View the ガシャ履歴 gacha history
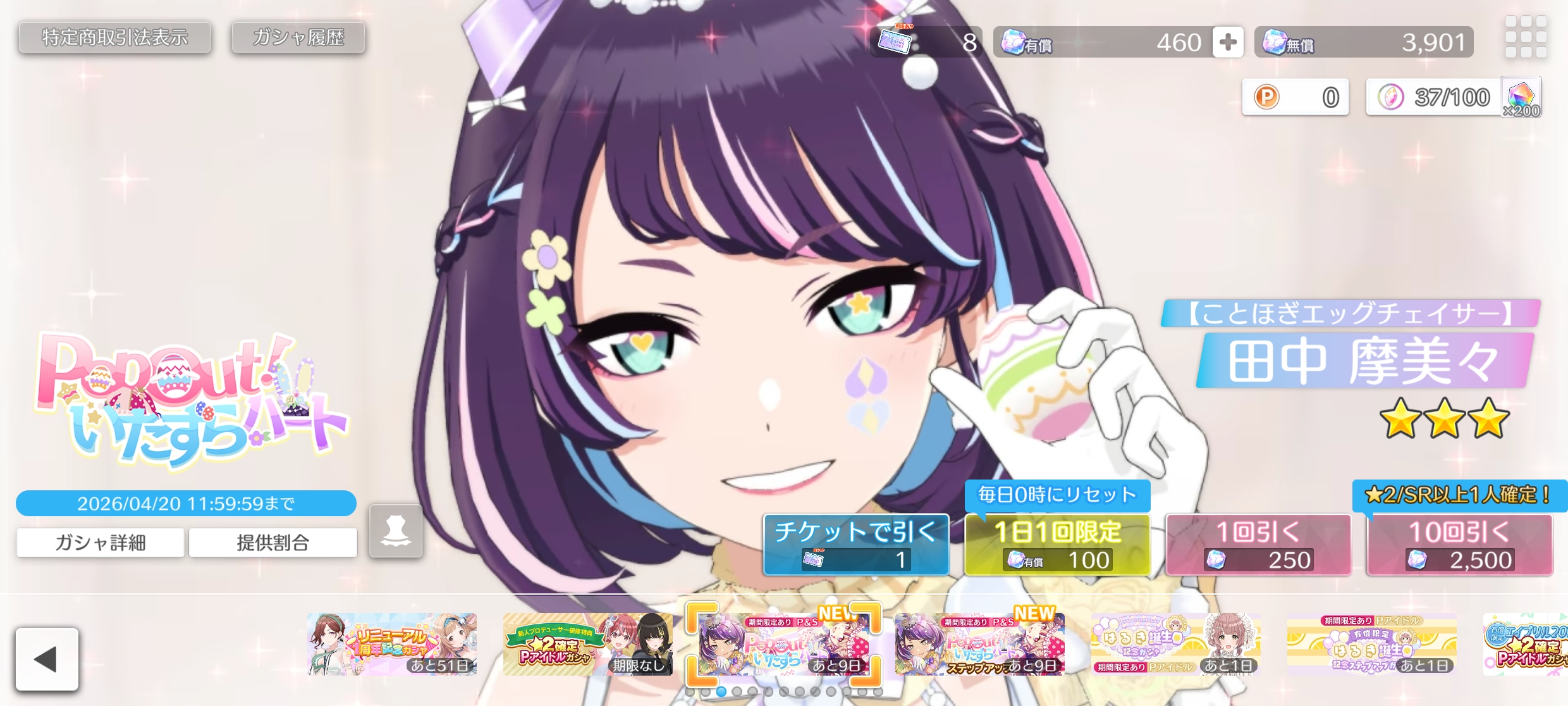 coord(298,38)
